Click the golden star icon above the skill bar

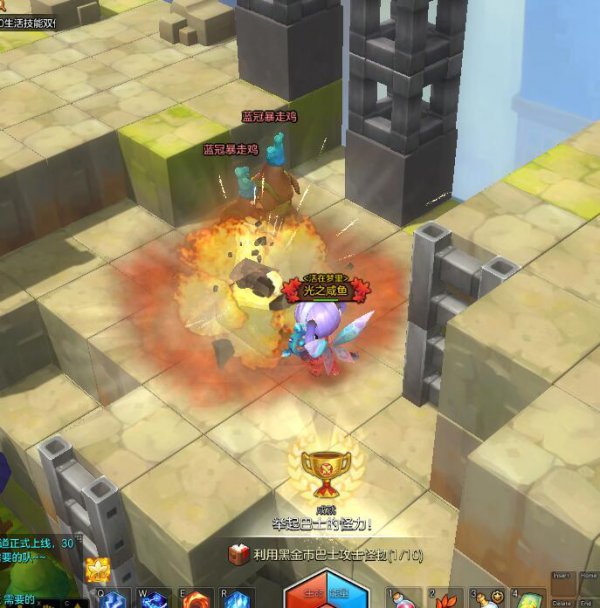pos(97,570)
